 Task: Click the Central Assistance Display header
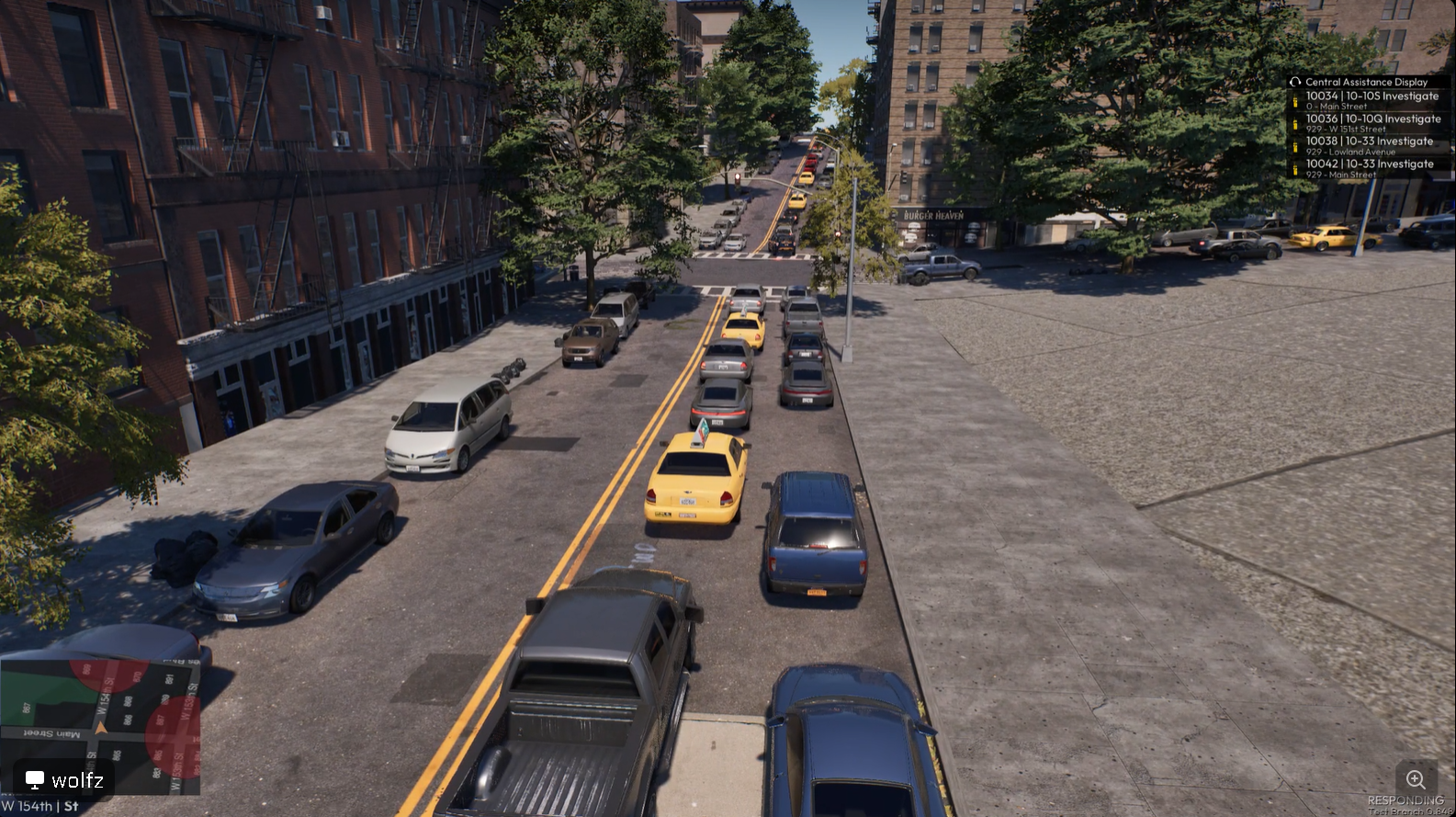click(1366, 82)
